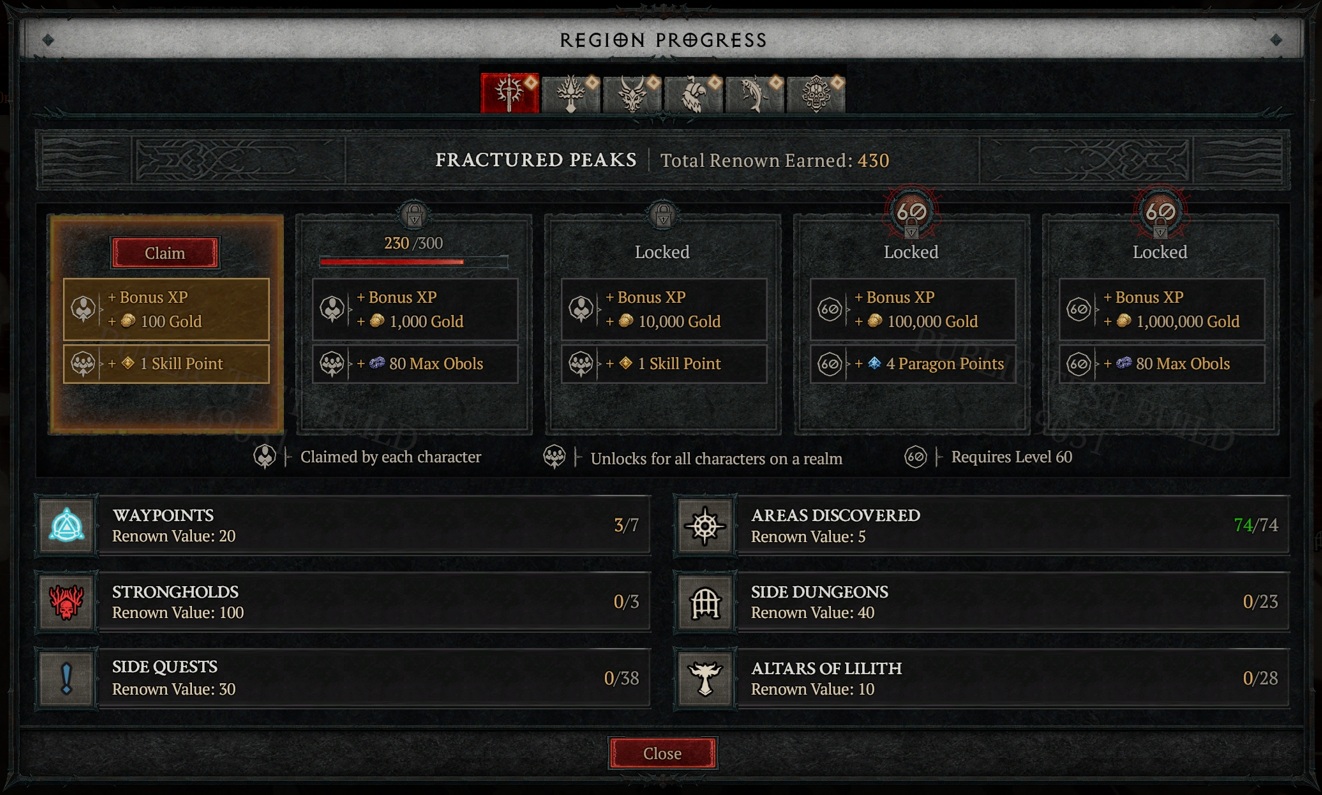This screenshot has width=1322, height=795.
Task: Show the Areas Discovered progress row
Action: [982, 525]
